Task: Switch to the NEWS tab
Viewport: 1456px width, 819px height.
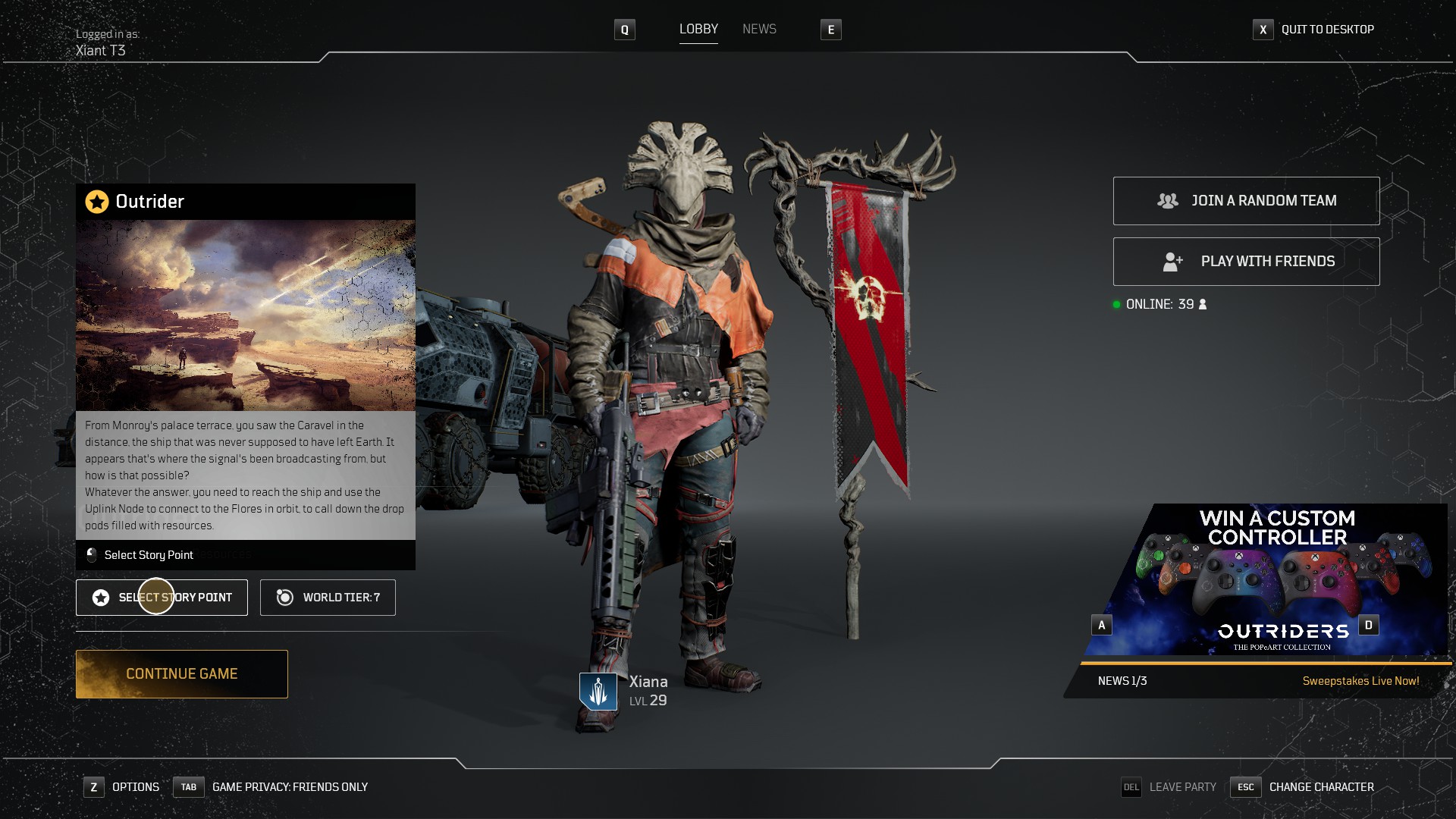Action: point(759,30)
